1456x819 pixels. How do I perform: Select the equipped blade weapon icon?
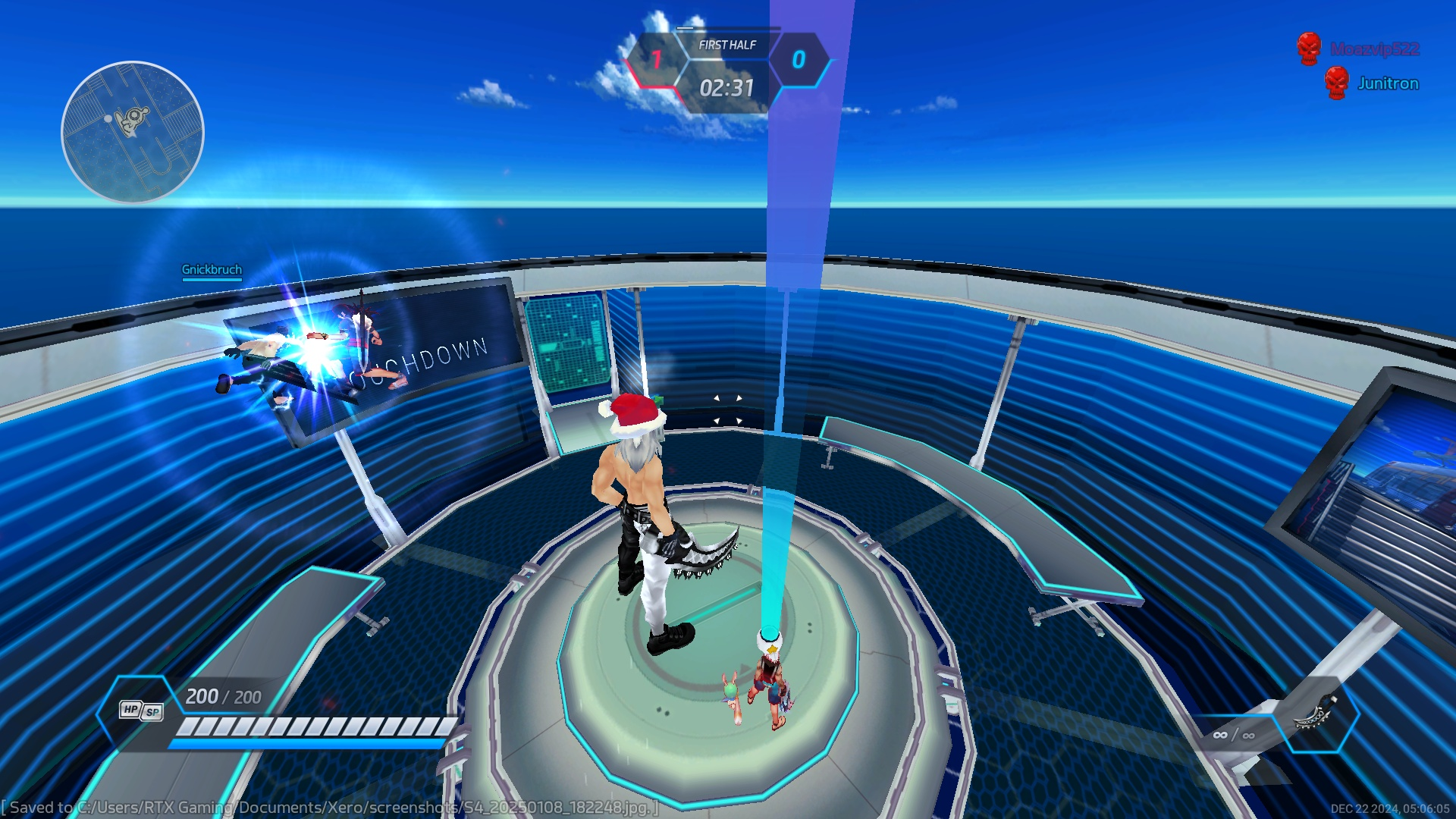[x=1316, y=714]
